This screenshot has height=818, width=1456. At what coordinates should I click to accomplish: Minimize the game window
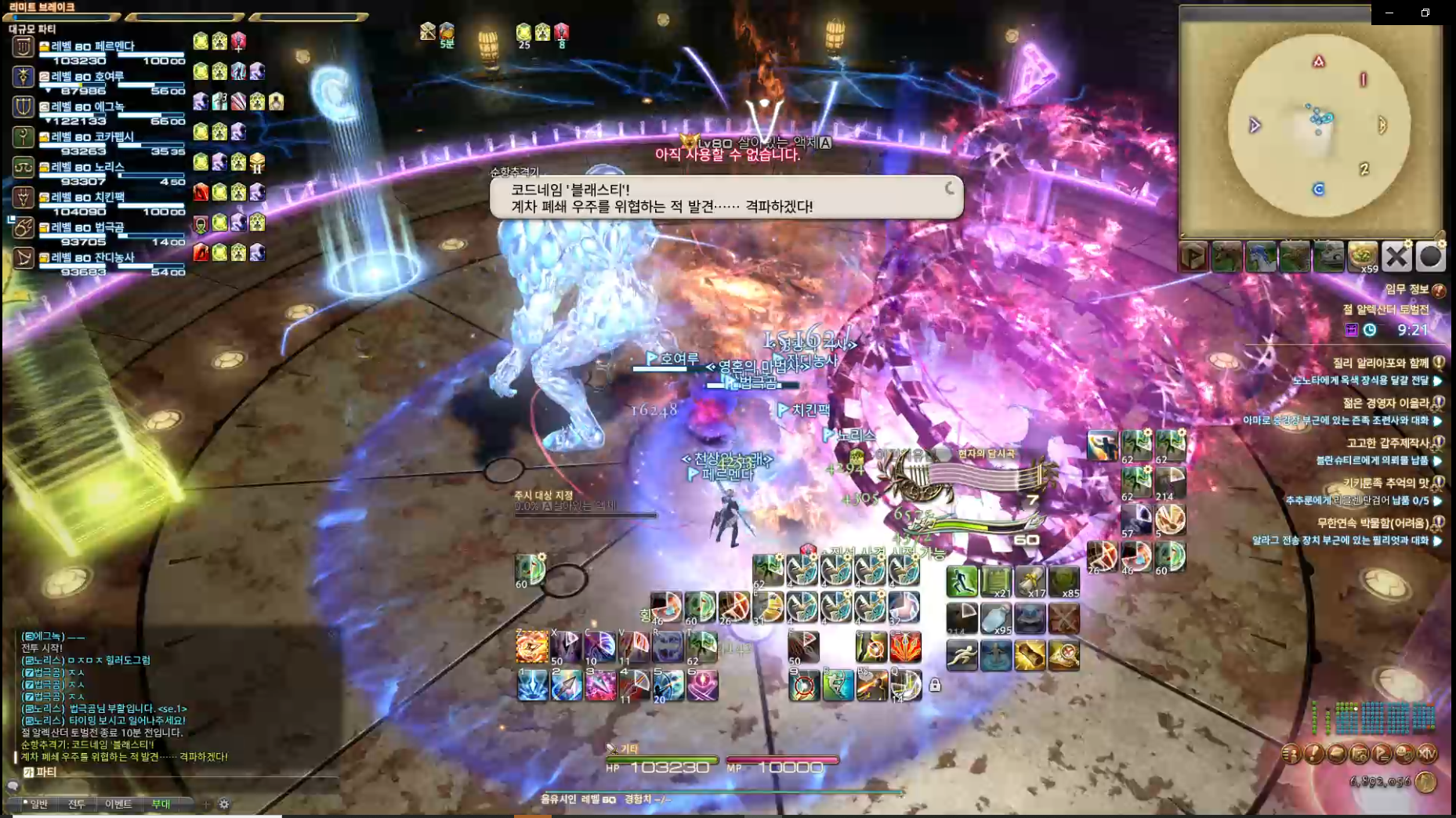[x=1389, y=13]
